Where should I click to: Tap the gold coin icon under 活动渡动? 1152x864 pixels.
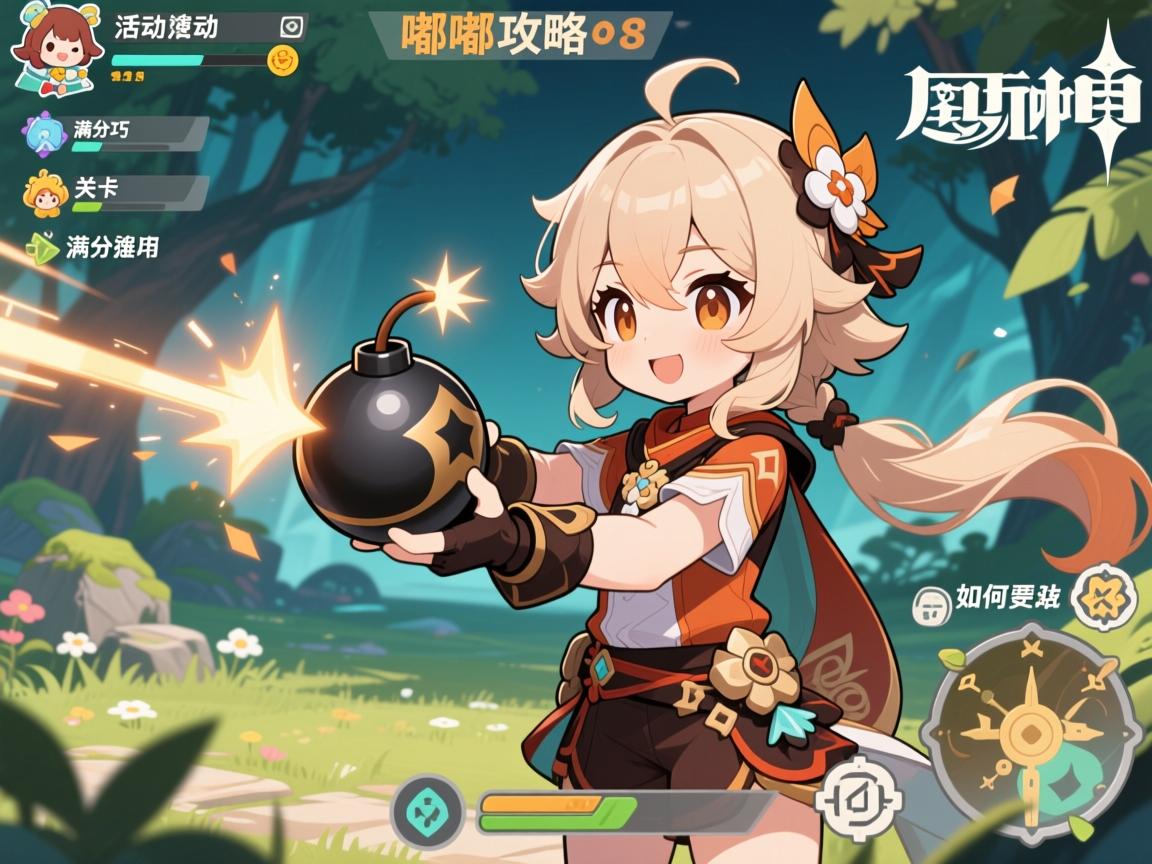click(x=285, y=59)
